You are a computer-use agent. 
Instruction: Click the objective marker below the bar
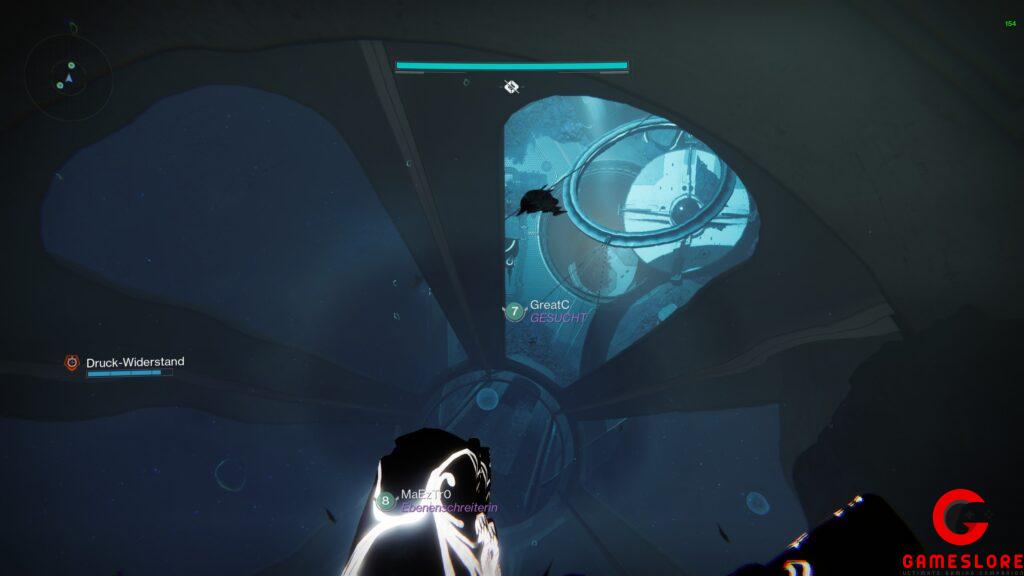click(511, 87)
